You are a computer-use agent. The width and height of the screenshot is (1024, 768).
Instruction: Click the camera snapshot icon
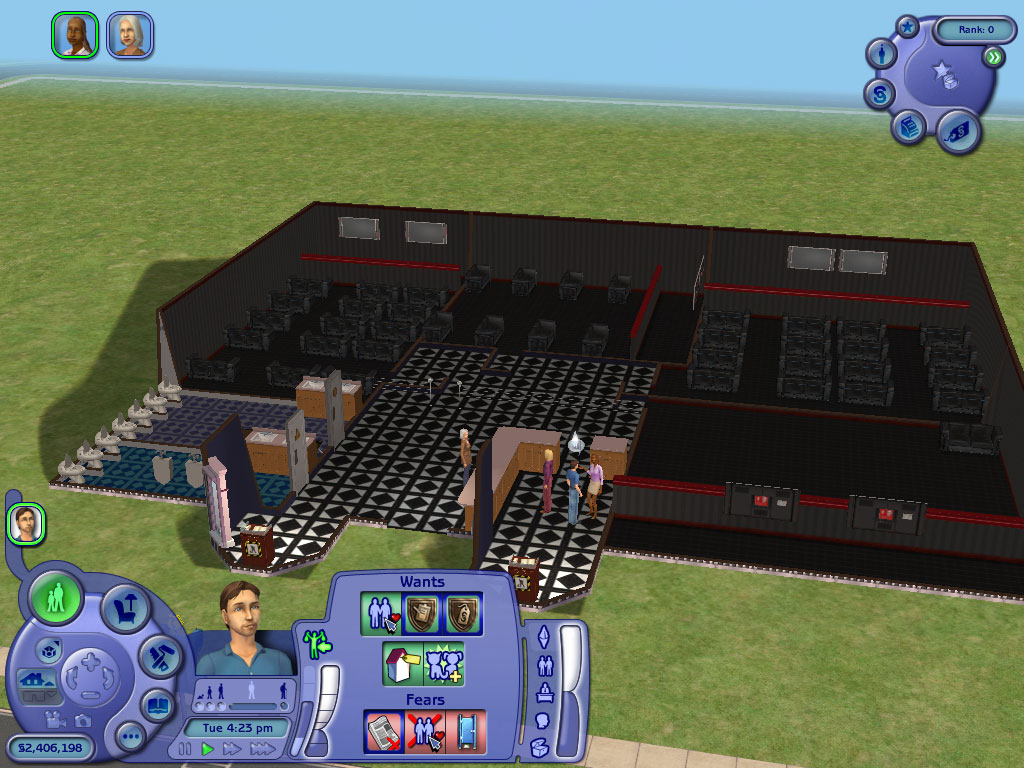83,719
